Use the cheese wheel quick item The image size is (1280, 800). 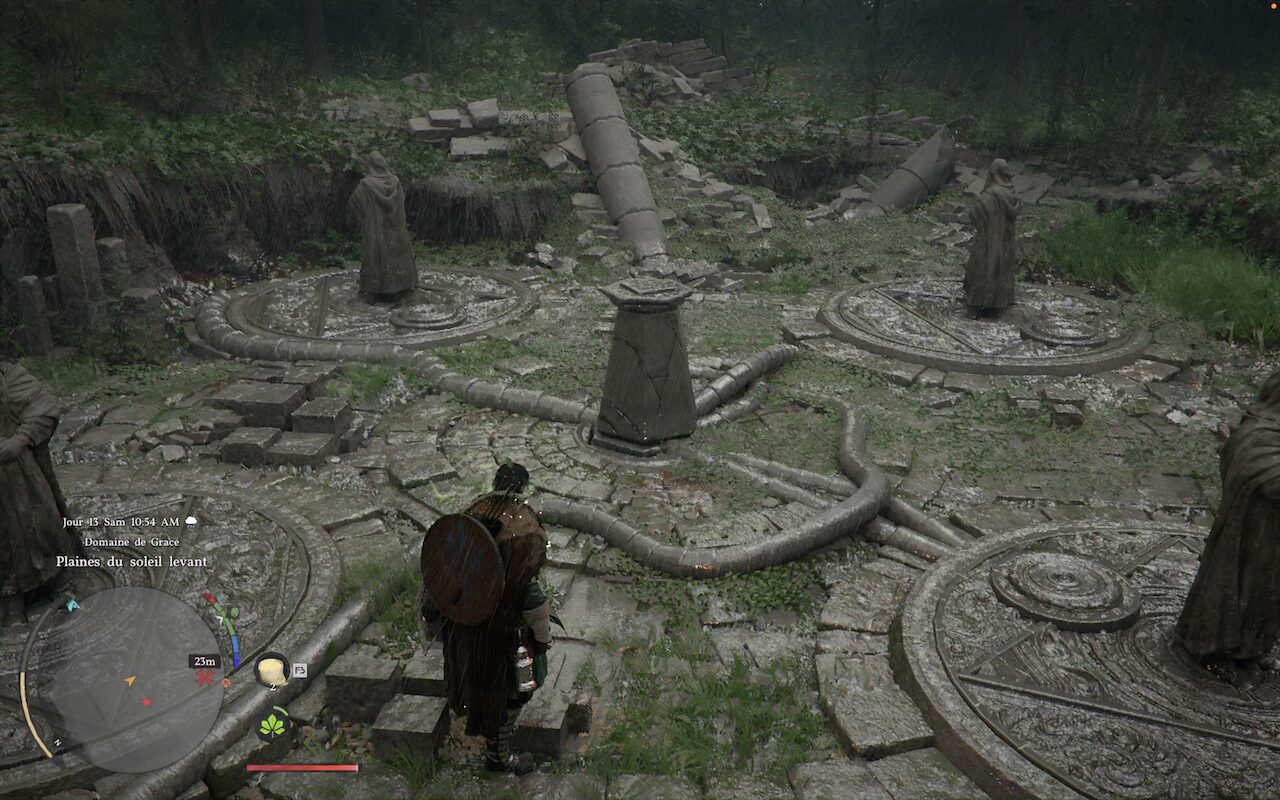coord(270,670)
